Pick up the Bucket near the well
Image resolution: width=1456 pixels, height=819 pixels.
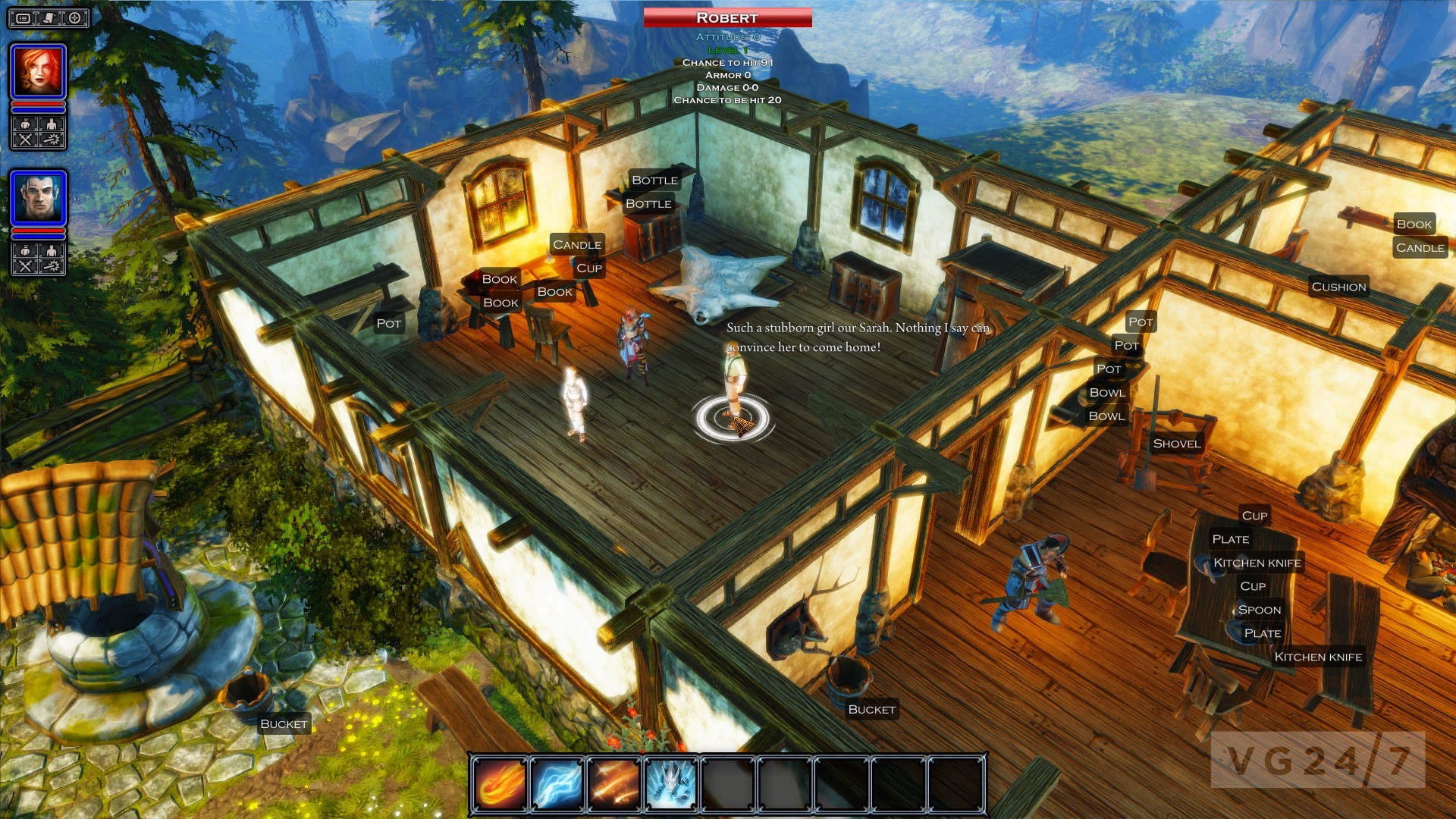coord(282,724)
